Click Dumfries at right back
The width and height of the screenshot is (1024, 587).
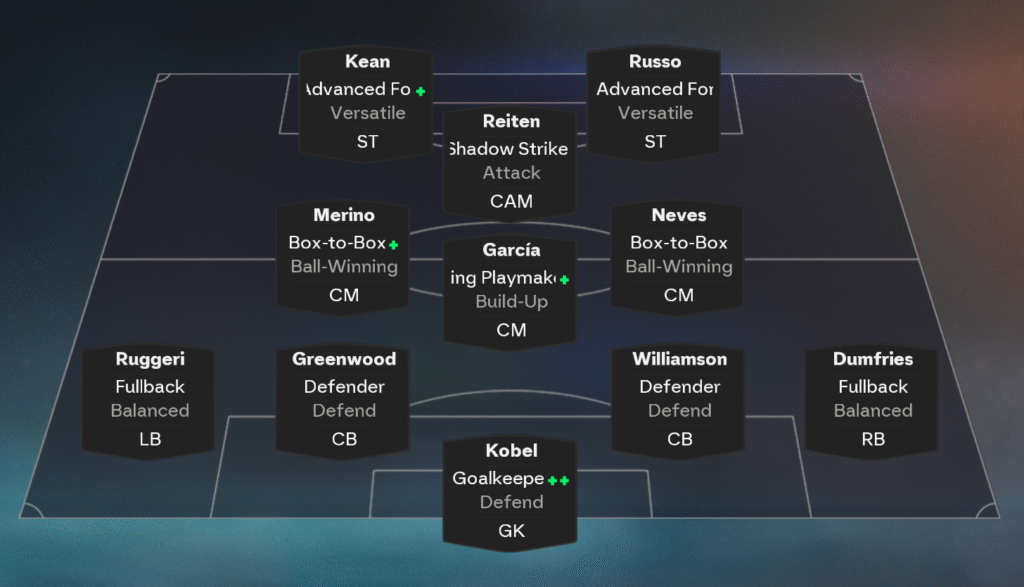pyautogui.click(x=872, y=399)
